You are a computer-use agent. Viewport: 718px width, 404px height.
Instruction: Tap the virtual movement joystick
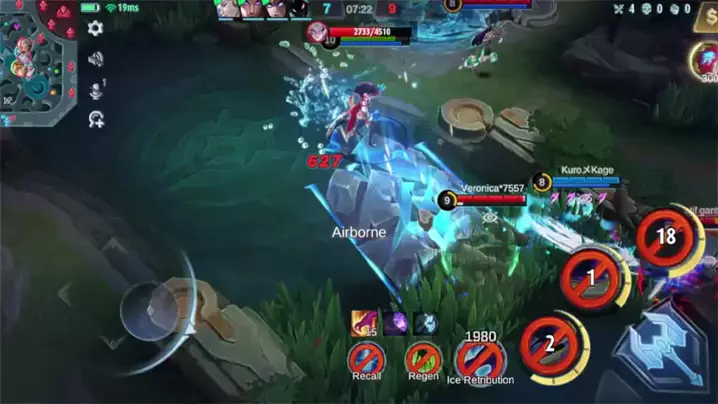pos(150,310)
